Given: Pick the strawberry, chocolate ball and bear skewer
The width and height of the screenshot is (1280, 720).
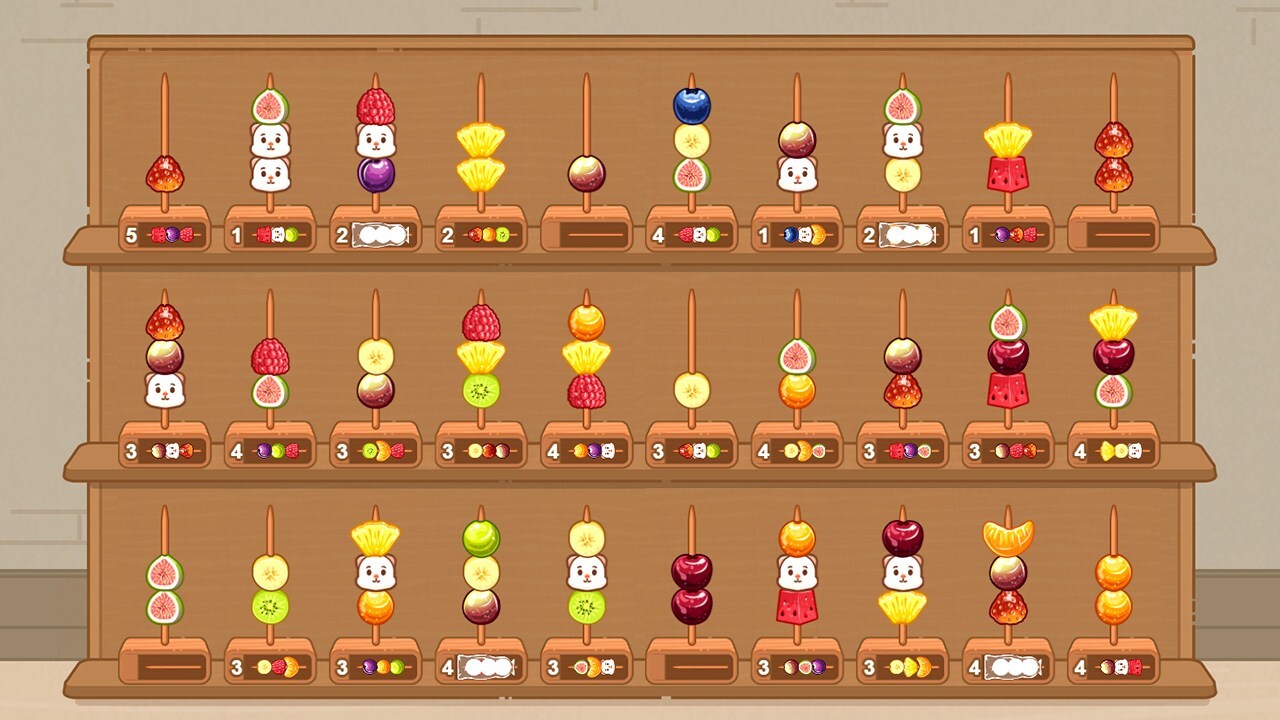Looking at the screenshot, I should click(x=165, y=356).
